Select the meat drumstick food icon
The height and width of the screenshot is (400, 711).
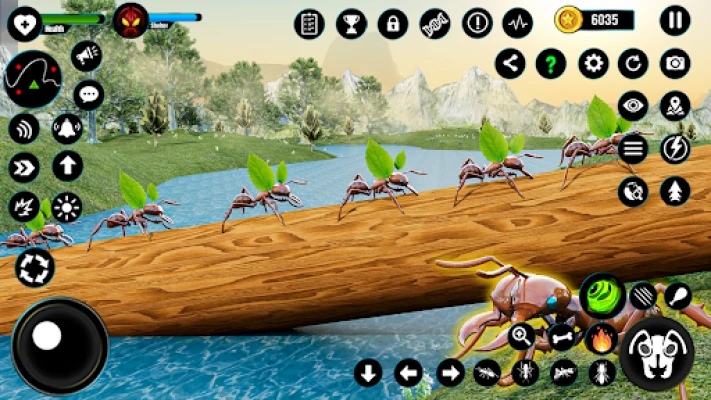click(678, 295)
